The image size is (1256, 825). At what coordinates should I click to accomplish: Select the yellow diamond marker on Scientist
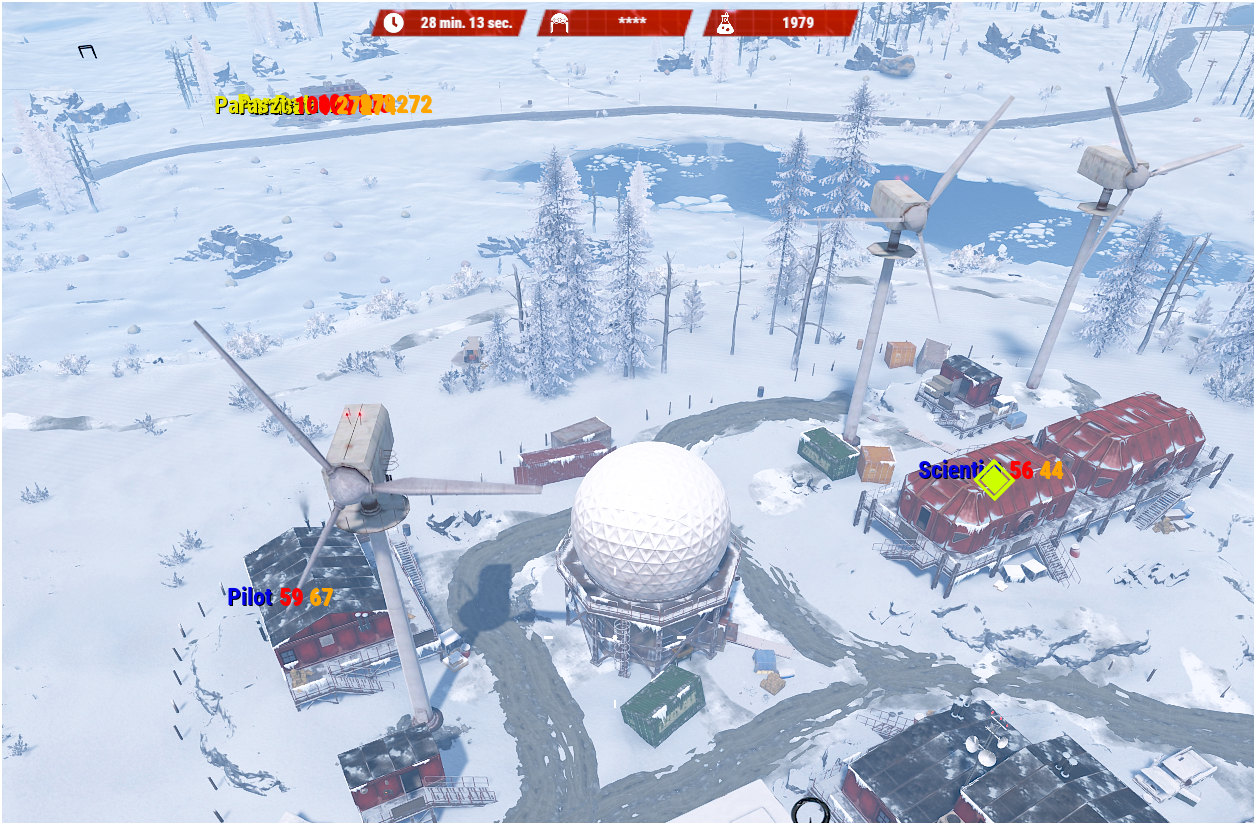[994, 479]
